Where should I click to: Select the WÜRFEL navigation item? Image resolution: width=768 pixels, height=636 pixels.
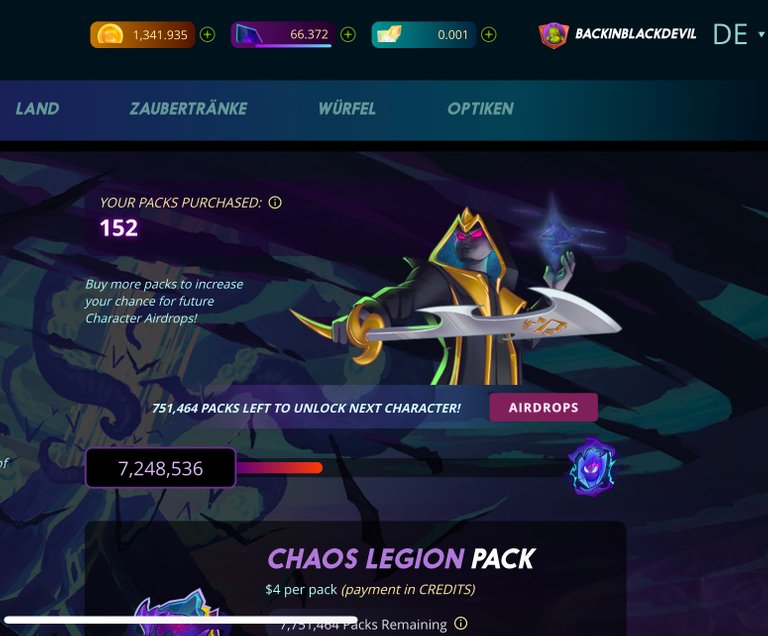click(x=347, y=109)
